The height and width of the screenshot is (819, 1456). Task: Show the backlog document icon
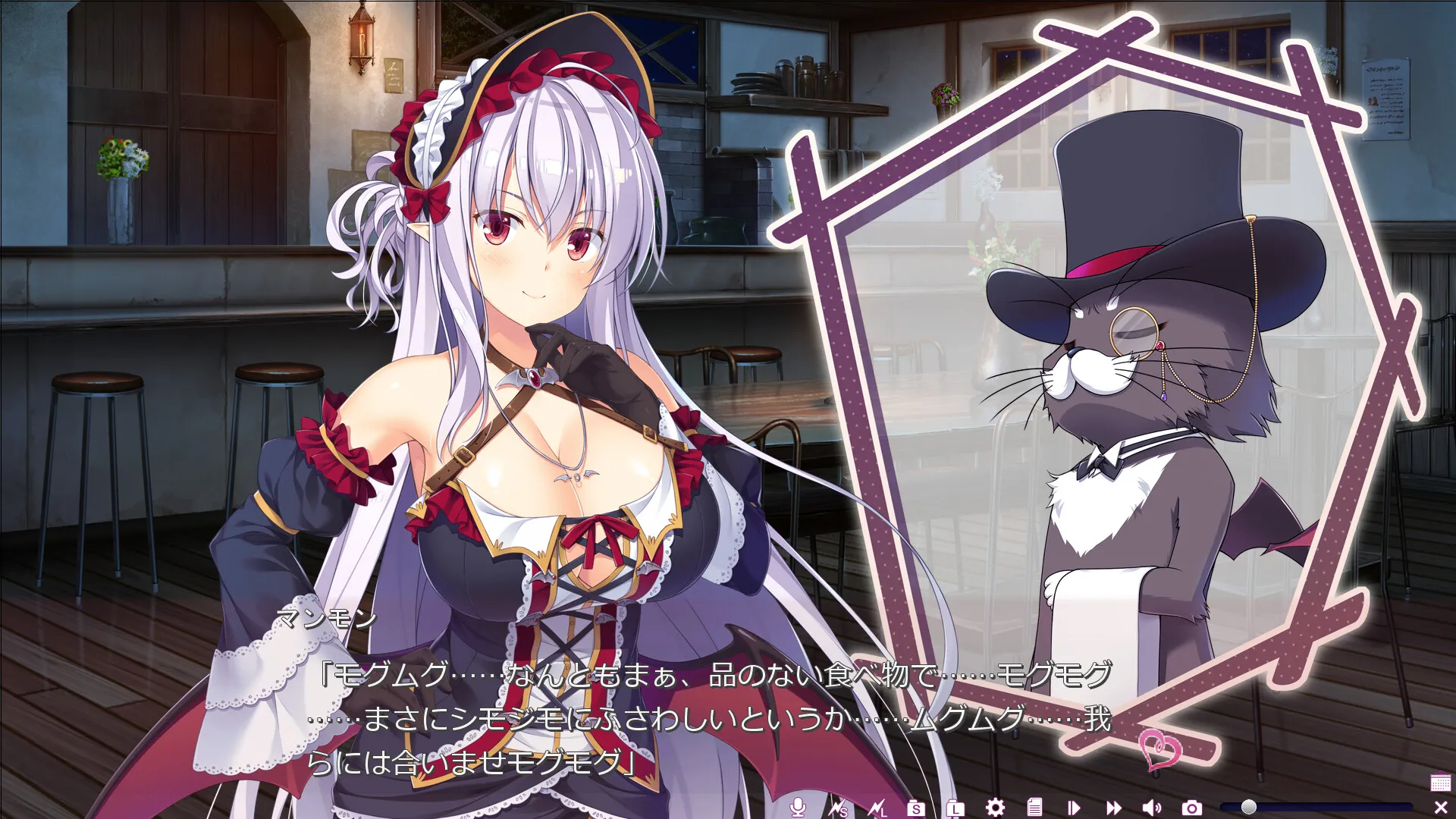pyautogui.click(x=1035, y=808)
